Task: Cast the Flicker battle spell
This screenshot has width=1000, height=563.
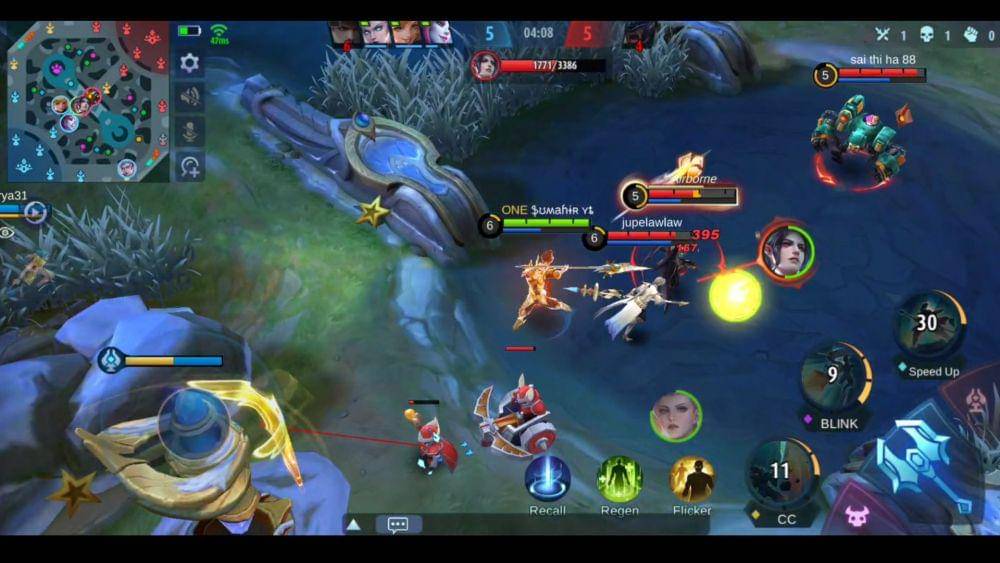Action: point(692,480)
